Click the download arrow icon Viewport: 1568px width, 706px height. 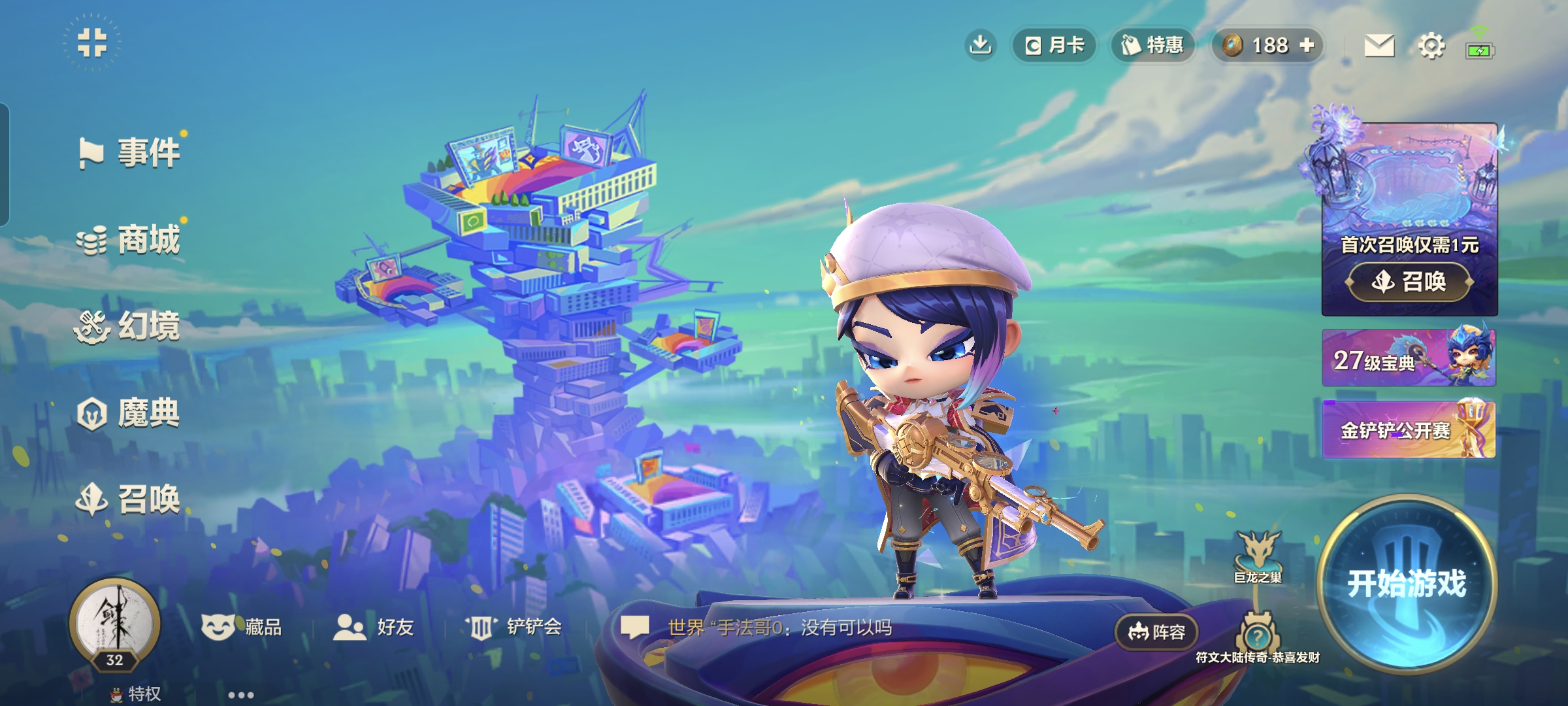coord(980,45)
